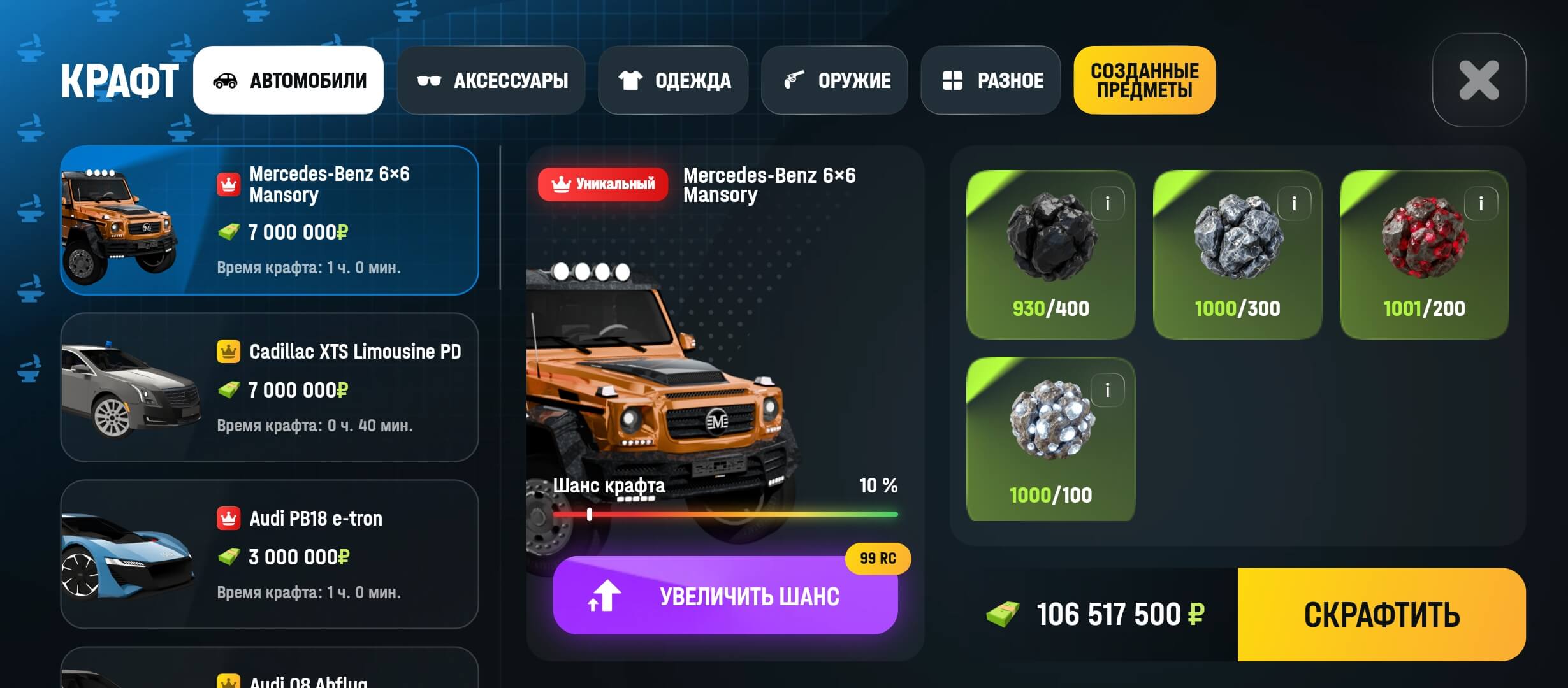Screen dimensions: 1568x688
Task: Select Mercedes-Benz 6×6 Mansory in the list
Action: [x=269, y=220]
